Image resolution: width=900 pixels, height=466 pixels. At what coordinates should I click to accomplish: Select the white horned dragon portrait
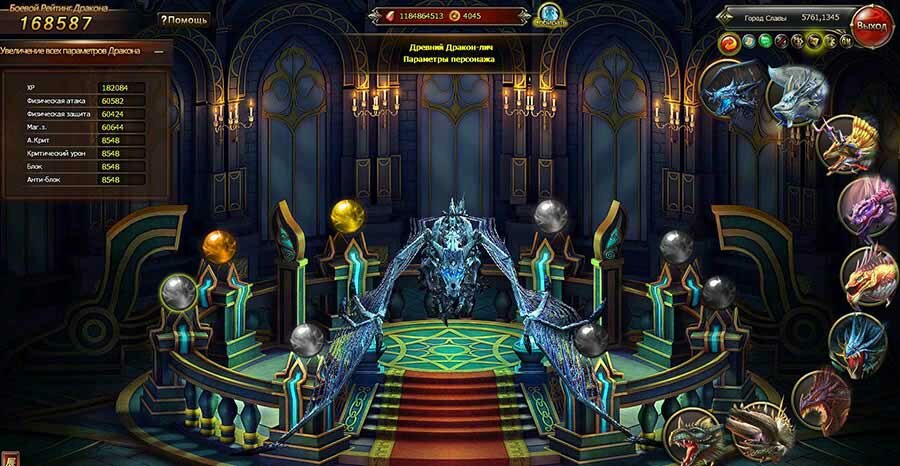pos(798,93)
